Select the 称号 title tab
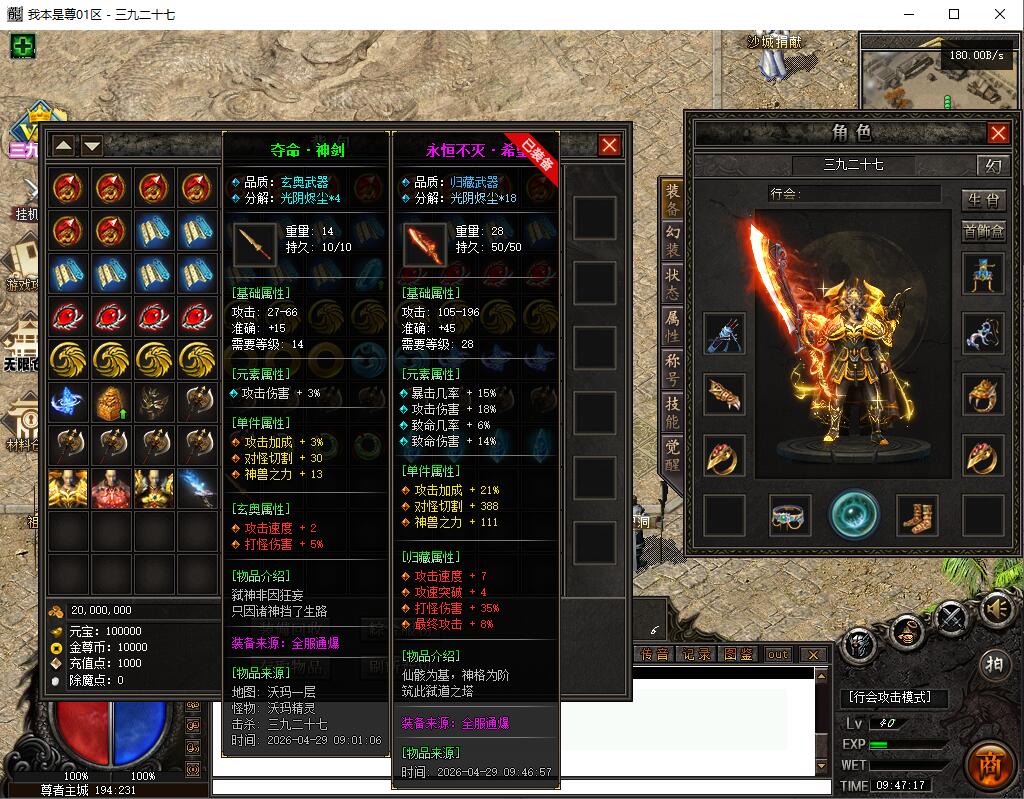The width and height of the screenshot is (1024, 799). pyautogui.click(x=673, y=370)
